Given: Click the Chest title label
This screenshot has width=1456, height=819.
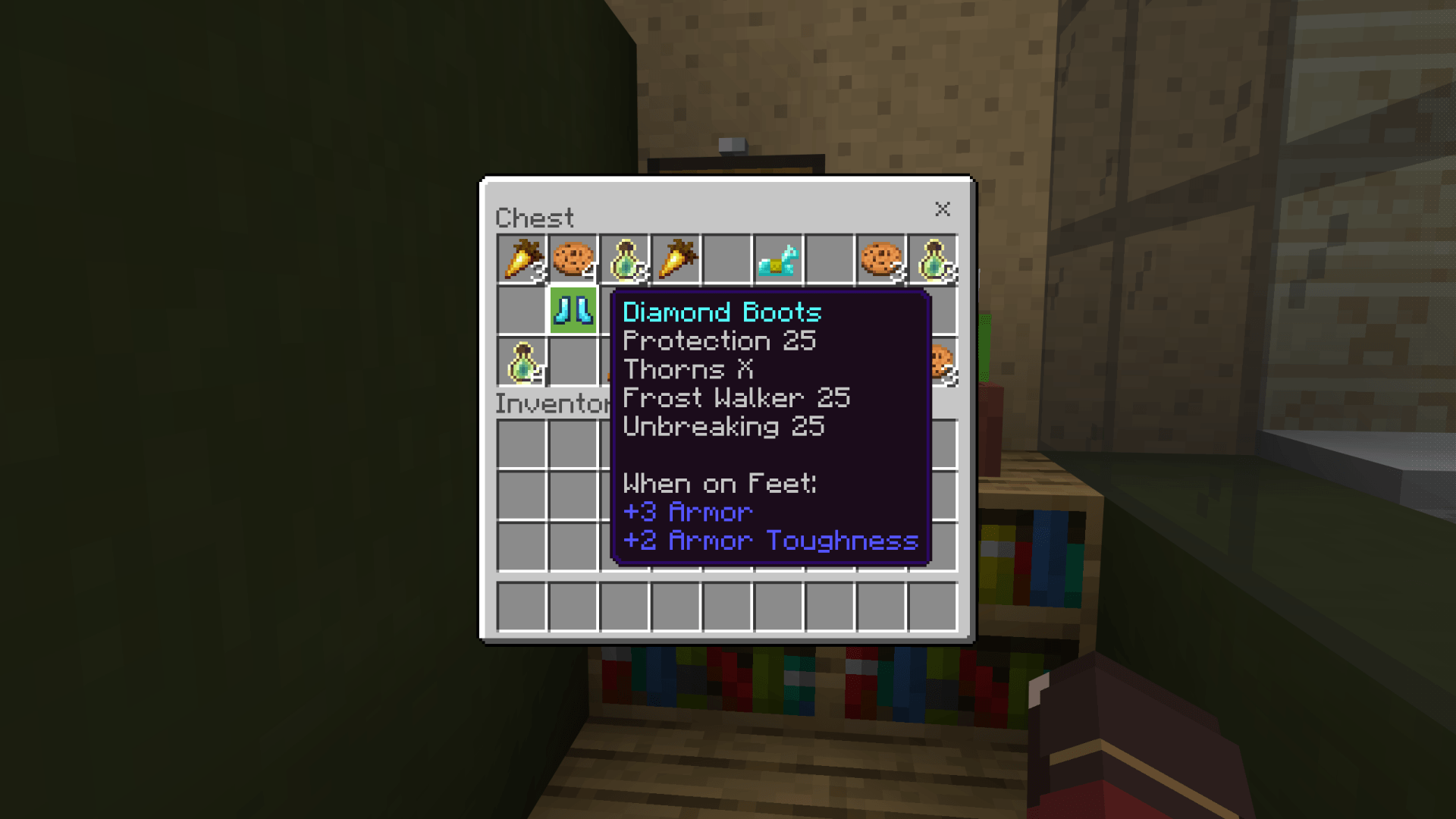Looking at the screenshot, I should (x=535, y=218).
